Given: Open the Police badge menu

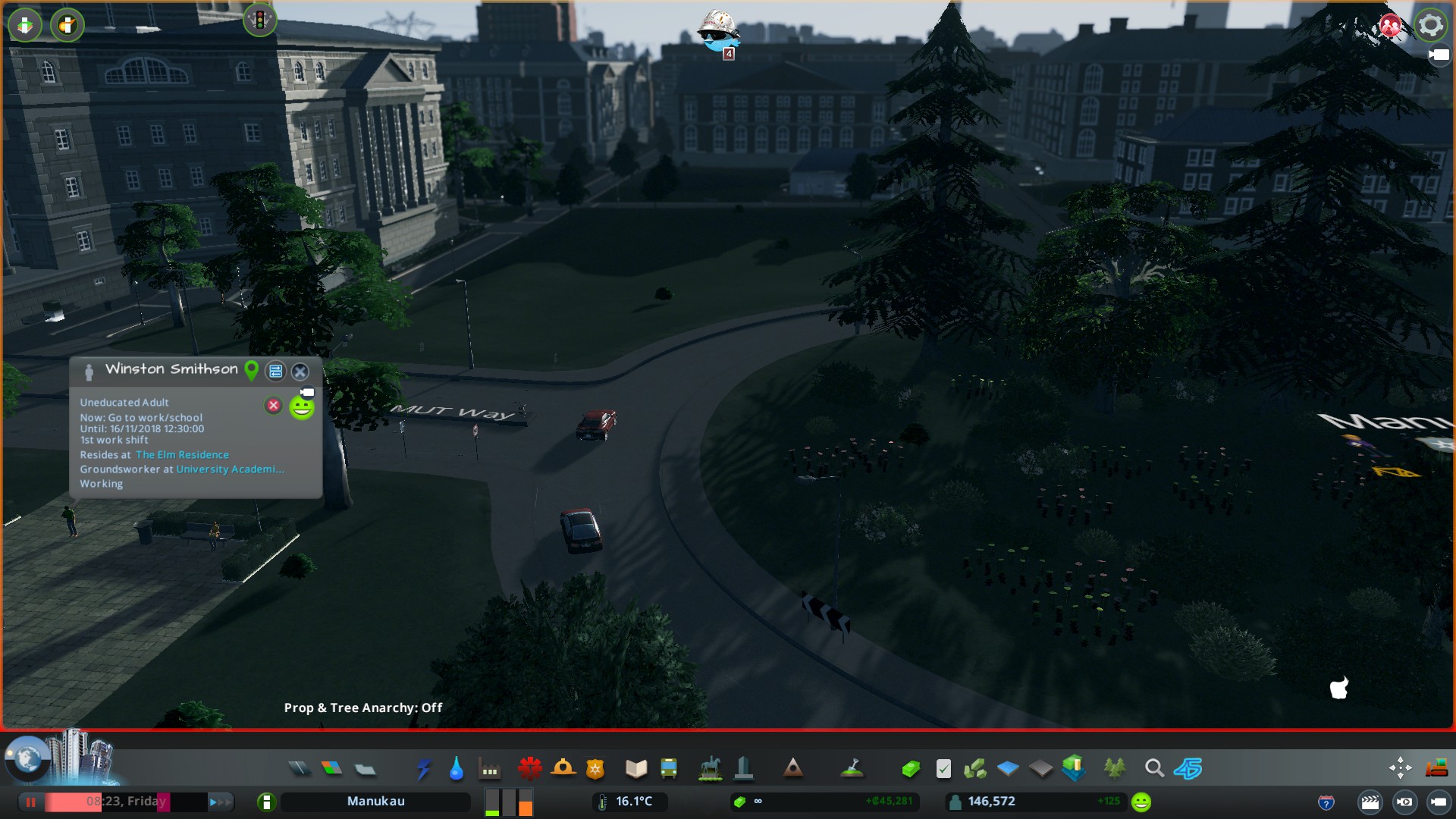Looking at the screenshot, I should click(x=595, y=769).
